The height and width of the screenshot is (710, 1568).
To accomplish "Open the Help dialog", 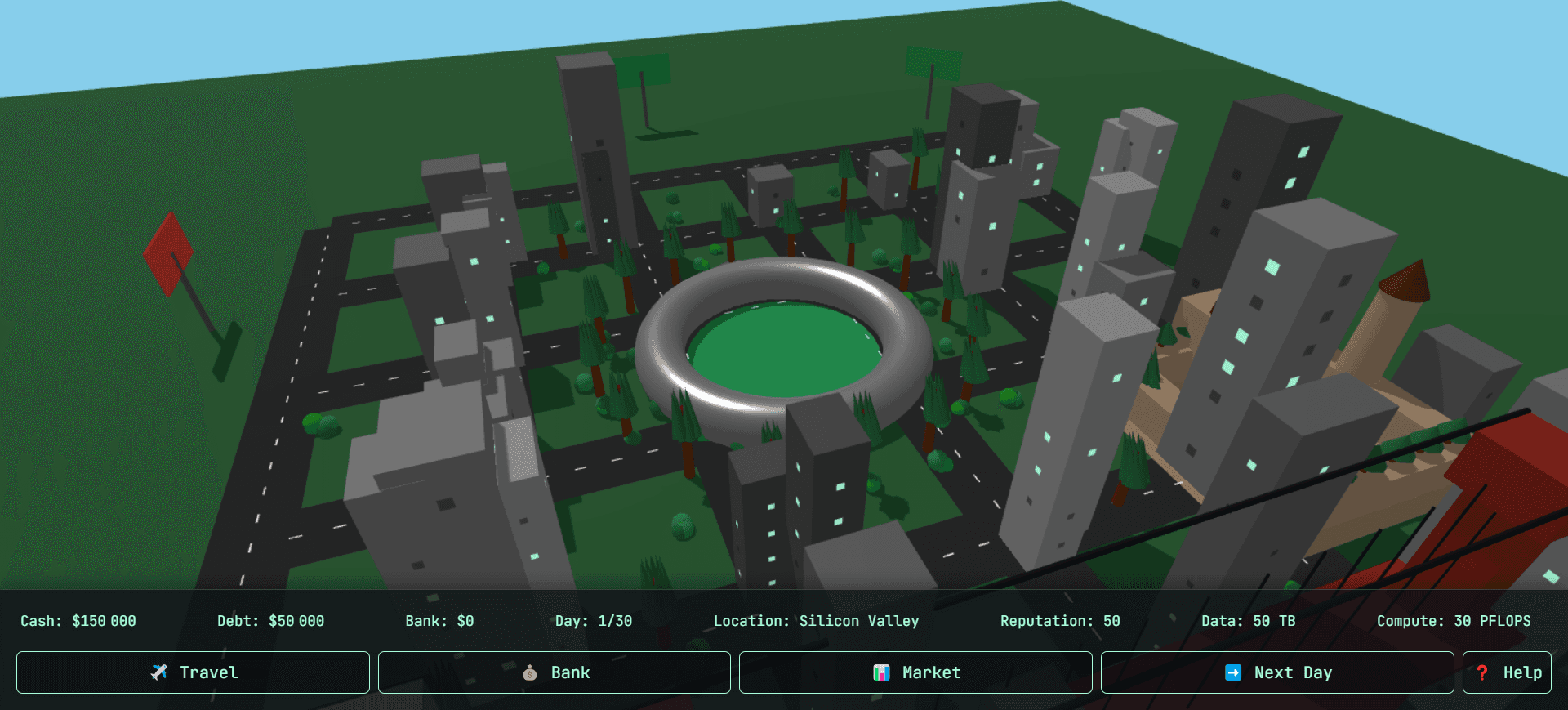I will [1507, 672].
